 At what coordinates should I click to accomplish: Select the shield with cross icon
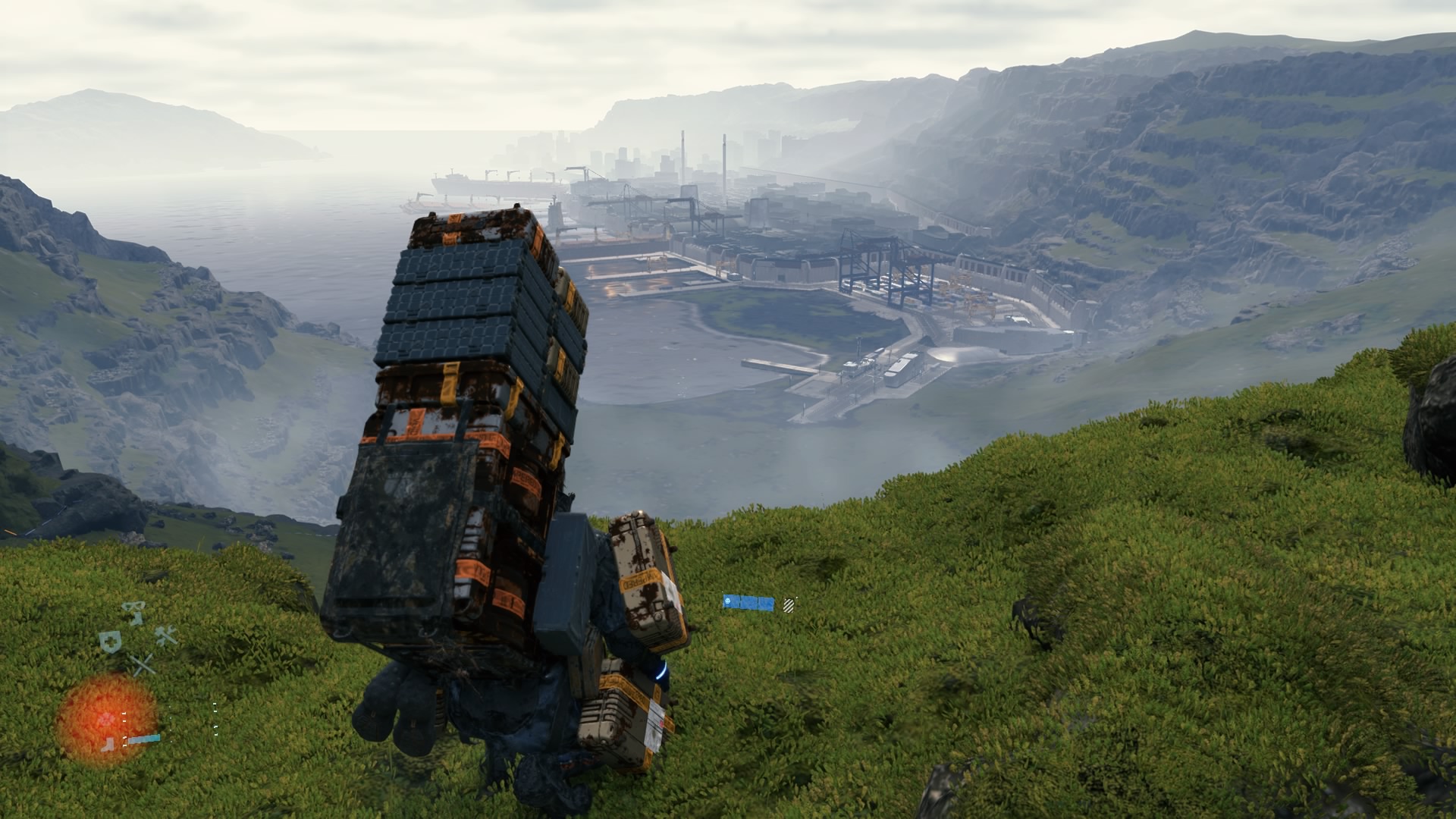(x=110, y=642)
